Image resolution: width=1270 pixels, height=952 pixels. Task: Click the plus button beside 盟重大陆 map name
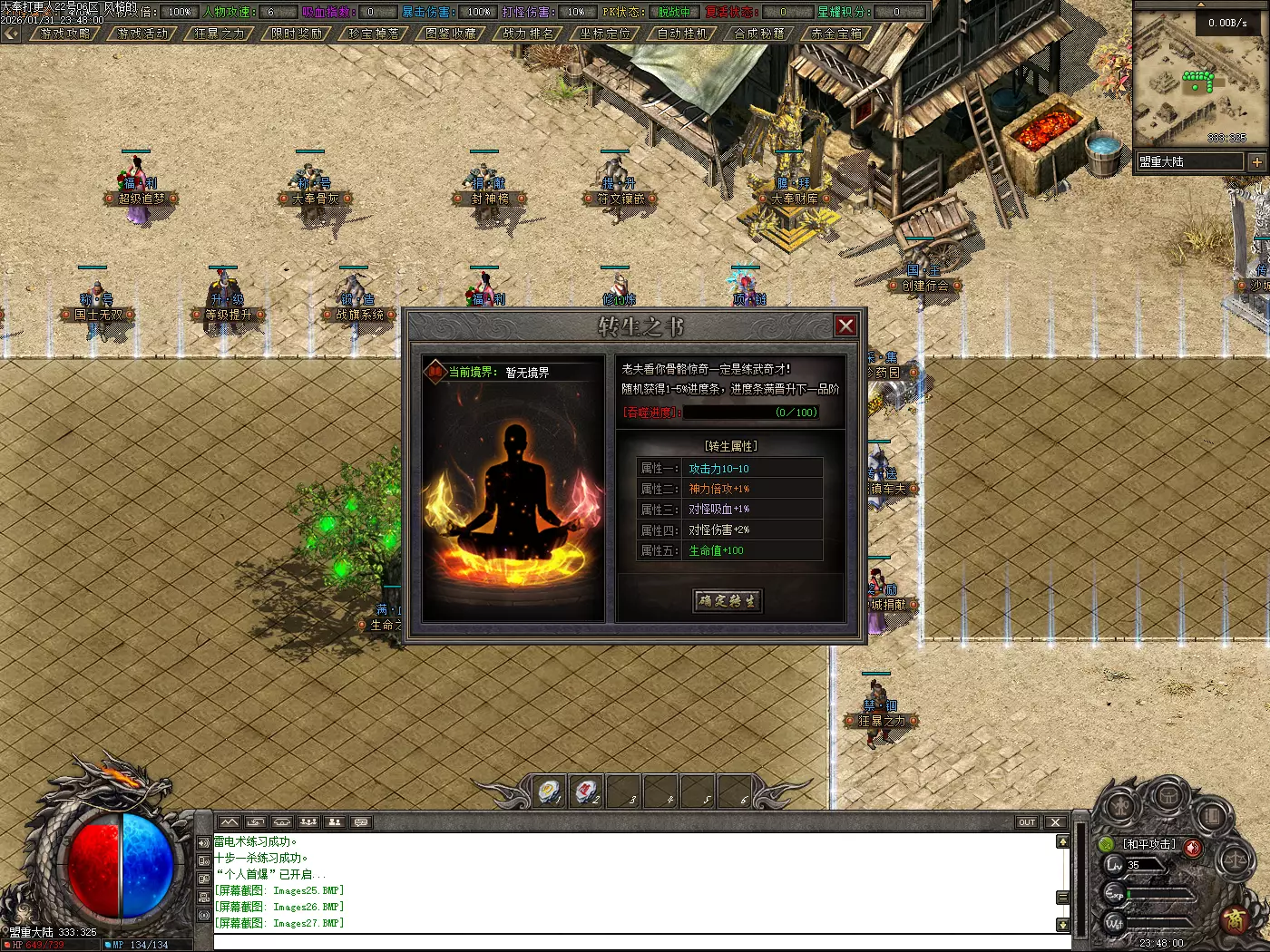(1256, 162)
